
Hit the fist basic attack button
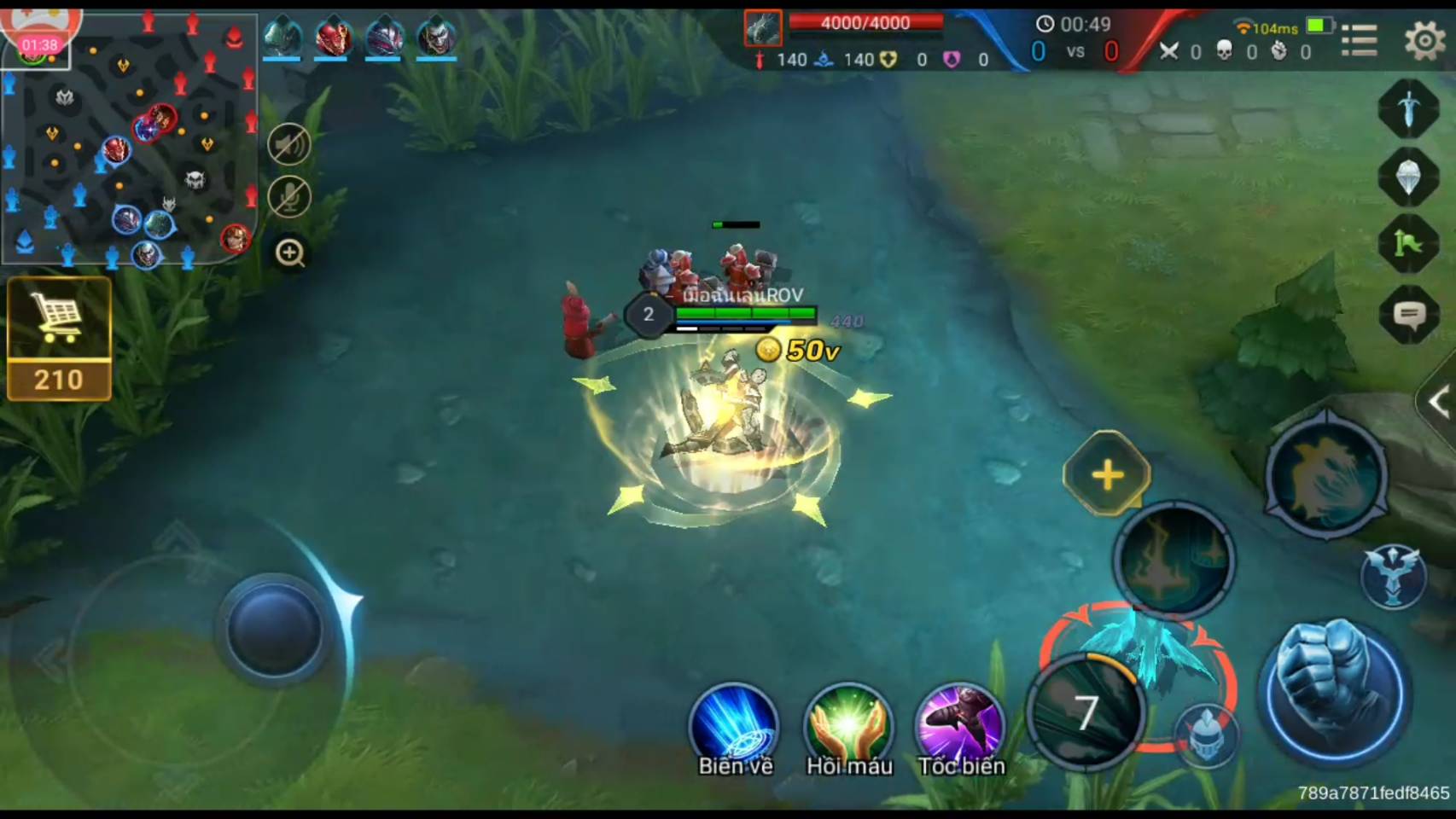1333,689
